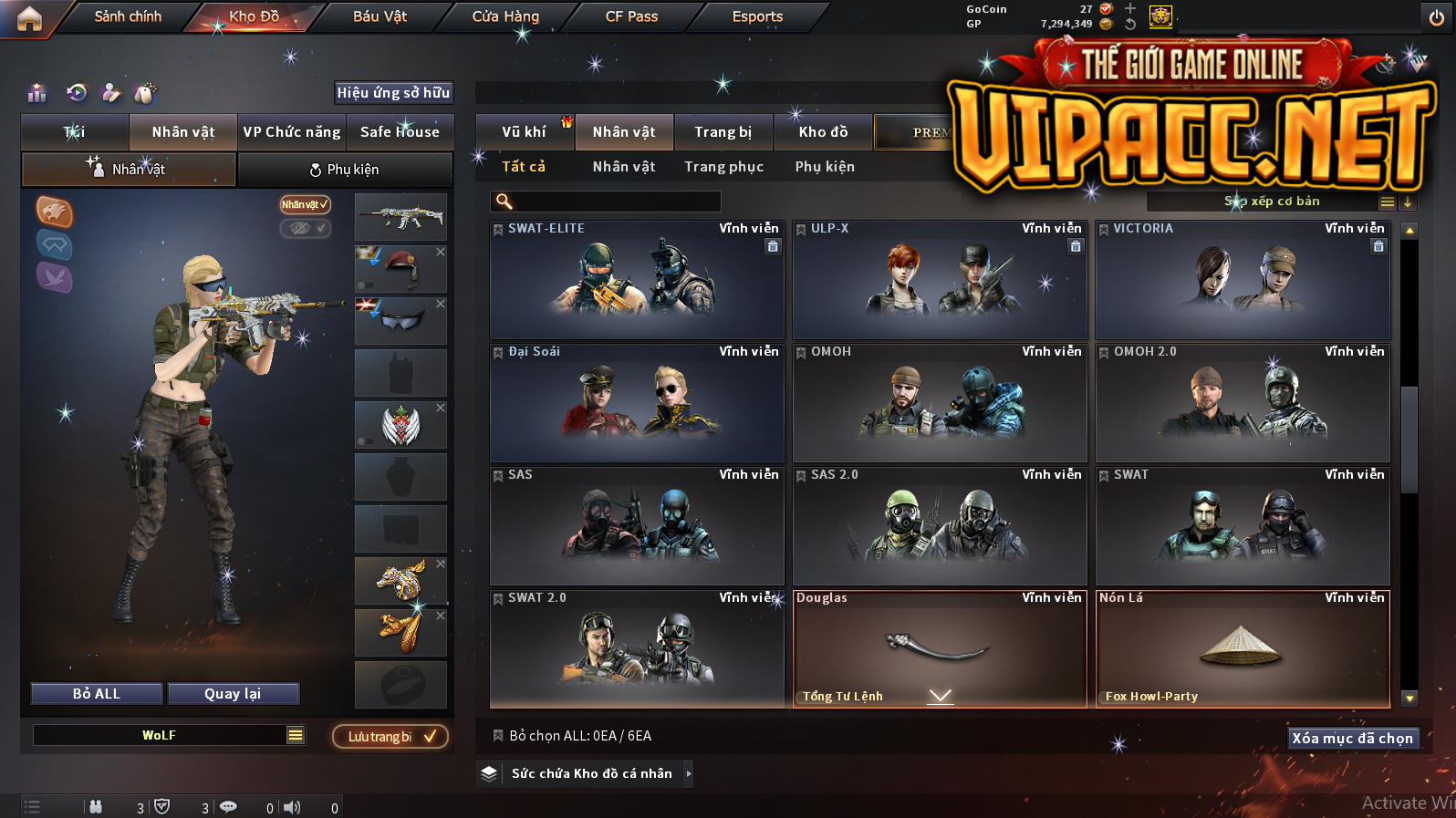1456x818 pixels.
Task: Filter items by Trang phục
Action: point(723,167)
